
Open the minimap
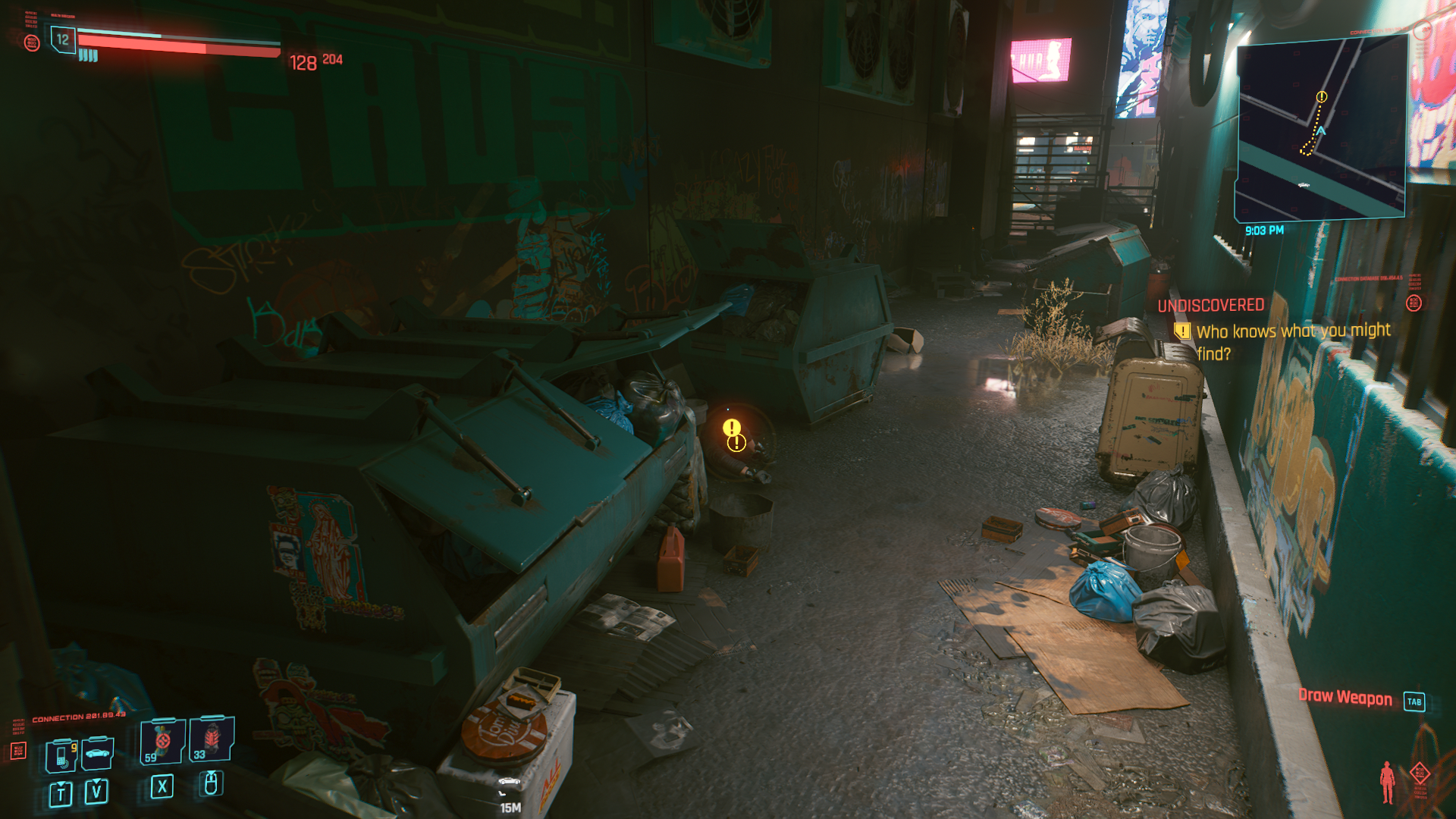[1320, 129]
